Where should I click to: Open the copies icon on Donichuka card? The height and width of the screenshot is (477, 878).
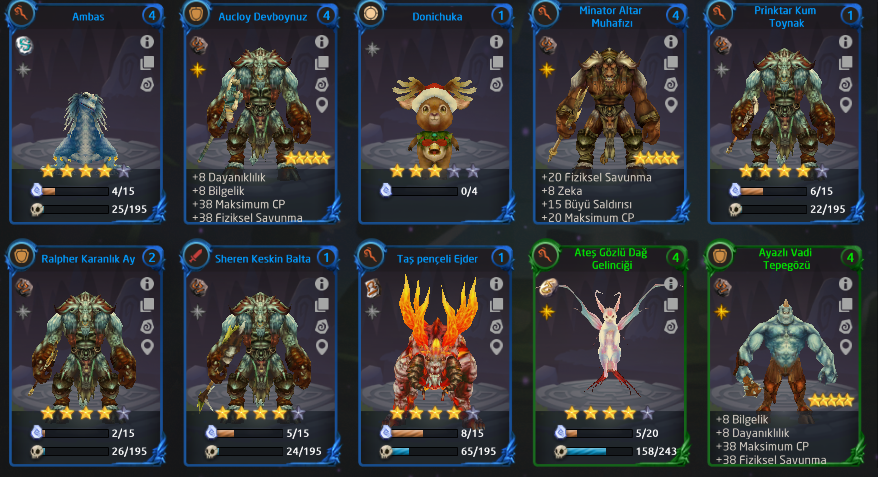coord(495,63)
